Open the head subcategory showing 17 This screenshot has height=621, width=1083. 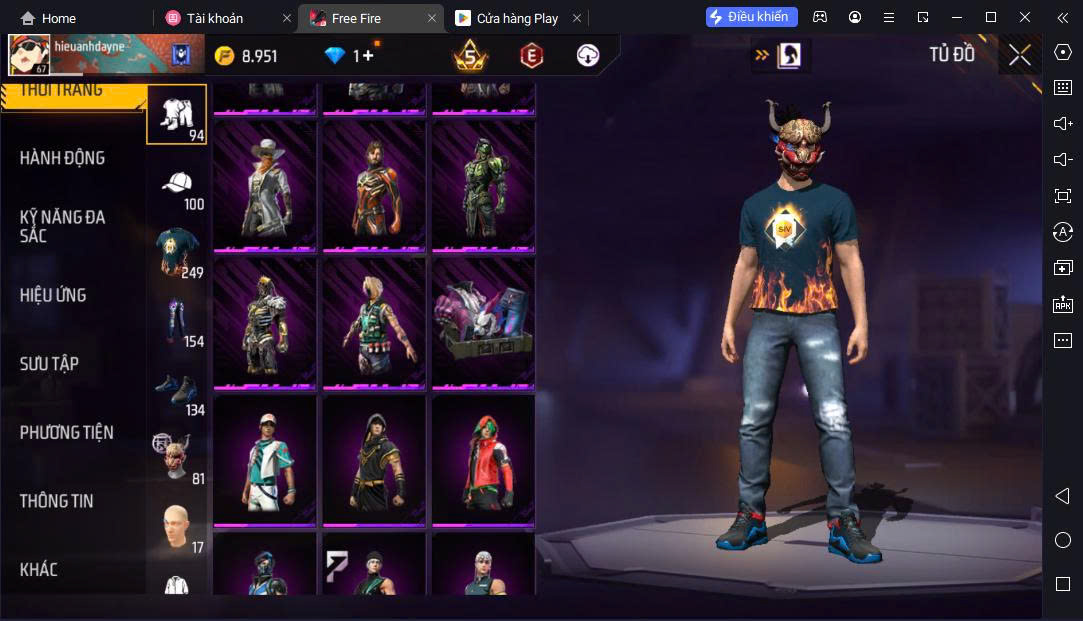coord(178,527)
